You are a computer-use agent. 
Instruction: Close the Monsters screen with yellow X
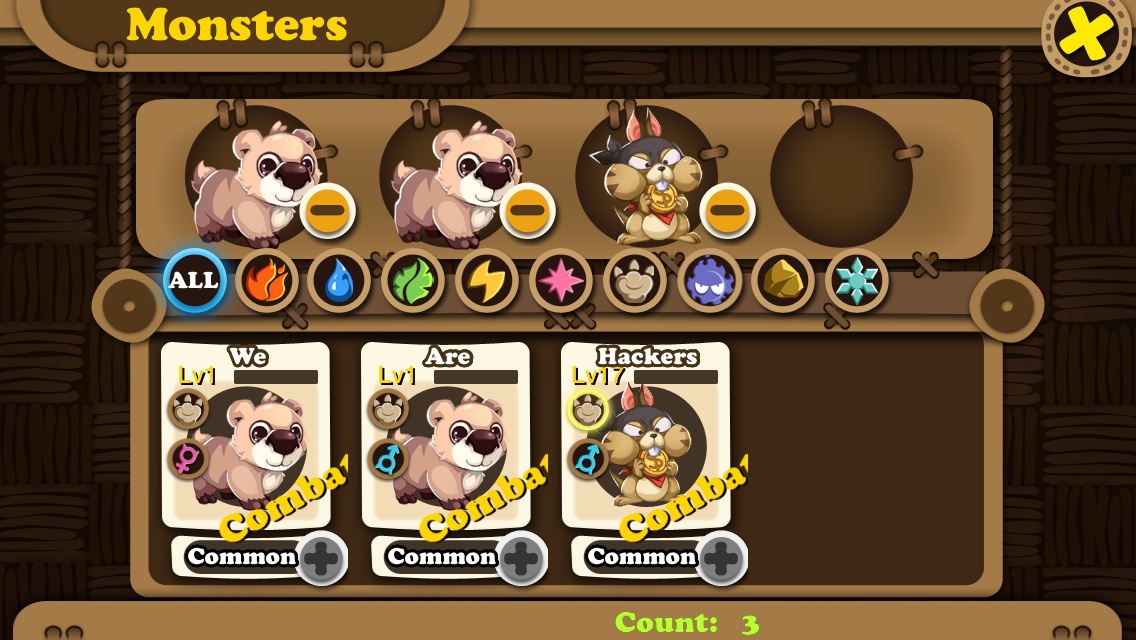click(x=1087, y=35)
